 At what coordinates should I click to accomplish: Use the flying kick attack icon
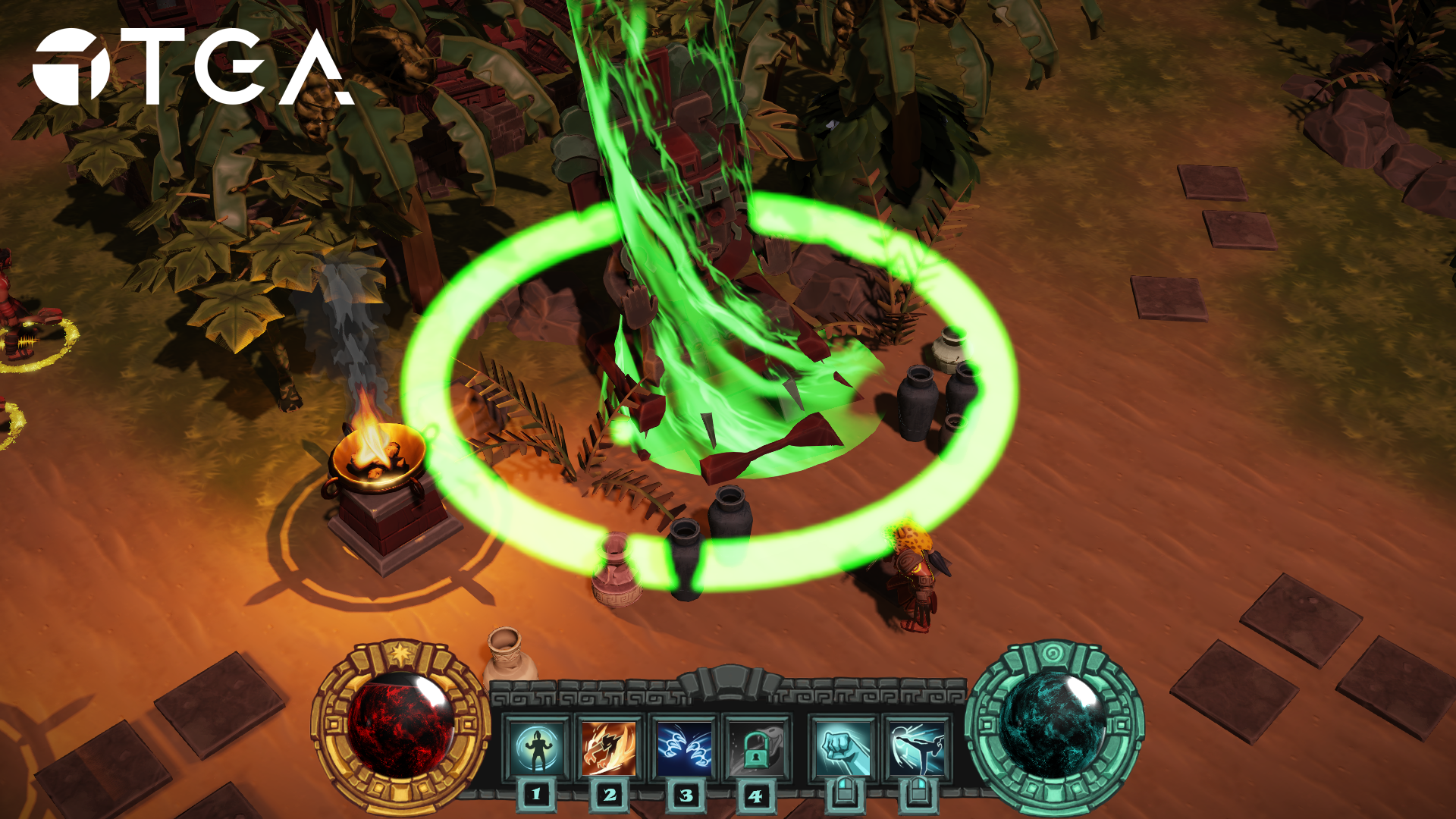[x=917, y=748]
